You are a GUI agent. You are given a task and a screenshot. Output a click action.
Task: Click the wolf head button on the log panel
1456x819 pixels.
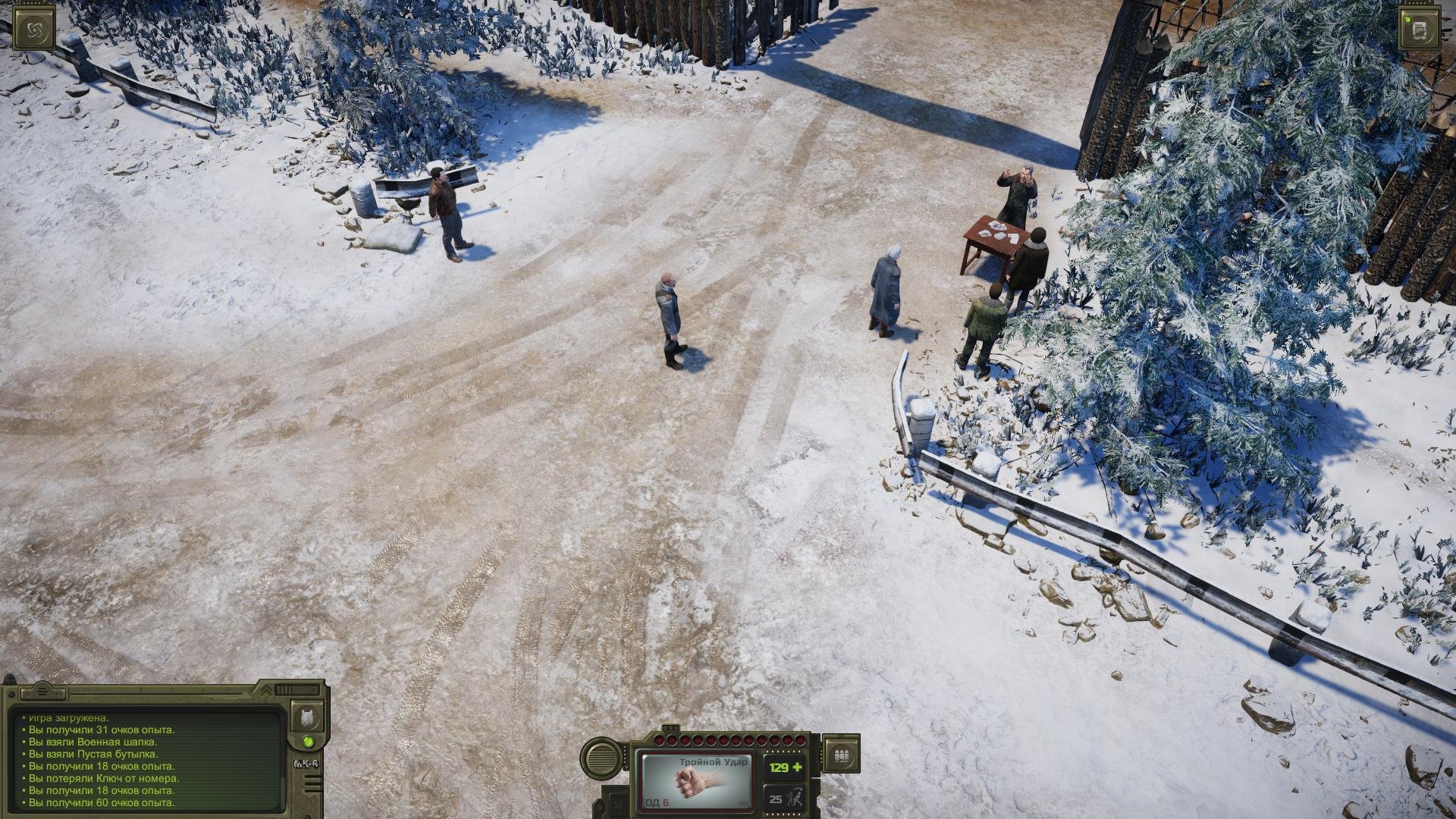click(307, 717)
